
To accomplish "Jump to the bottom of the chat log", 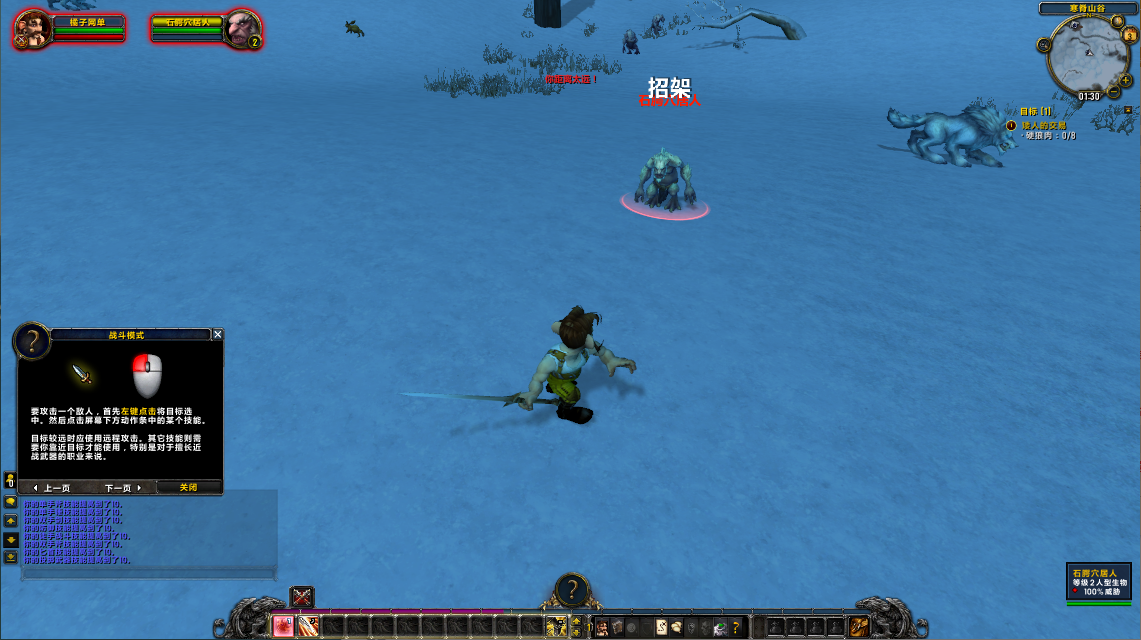I will coord(10,557).
